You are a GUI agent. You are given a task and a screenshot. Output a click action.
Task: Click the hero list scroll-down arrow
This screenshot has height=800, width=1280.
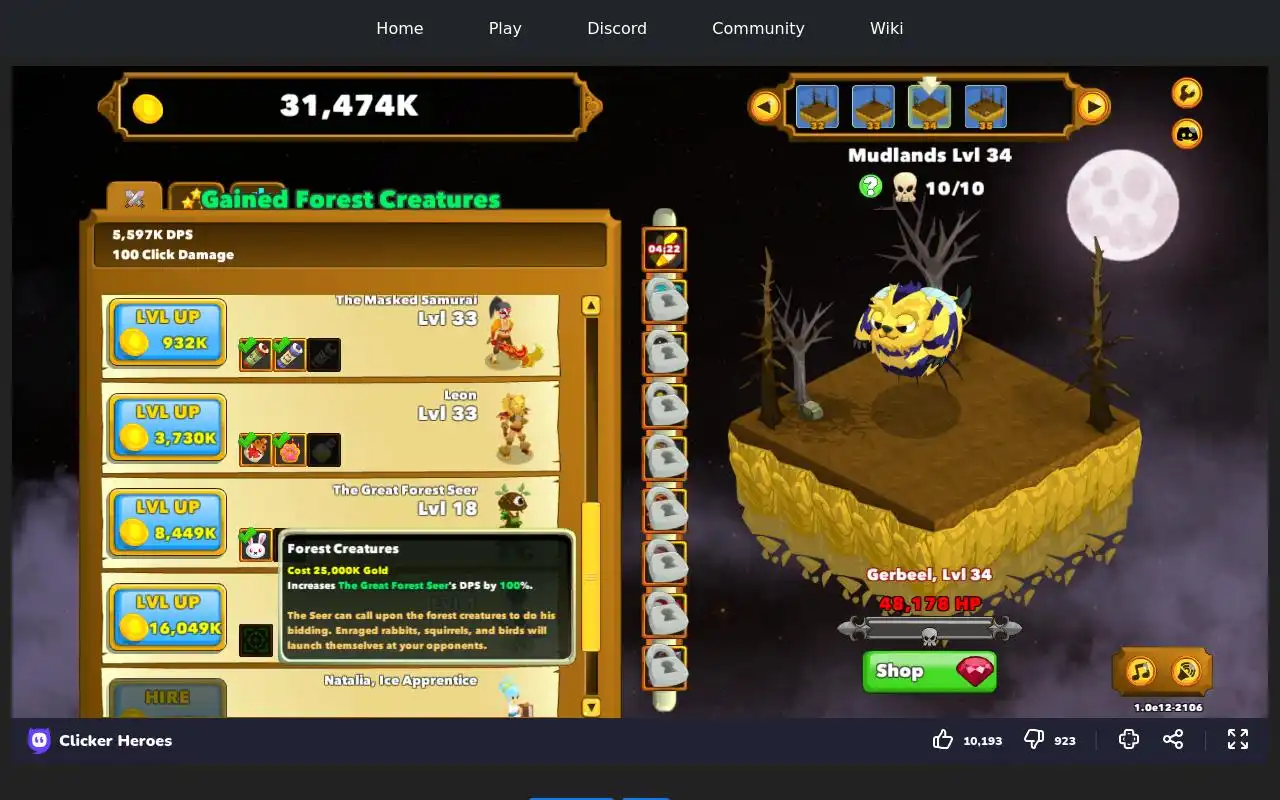(x=591, y=707)
